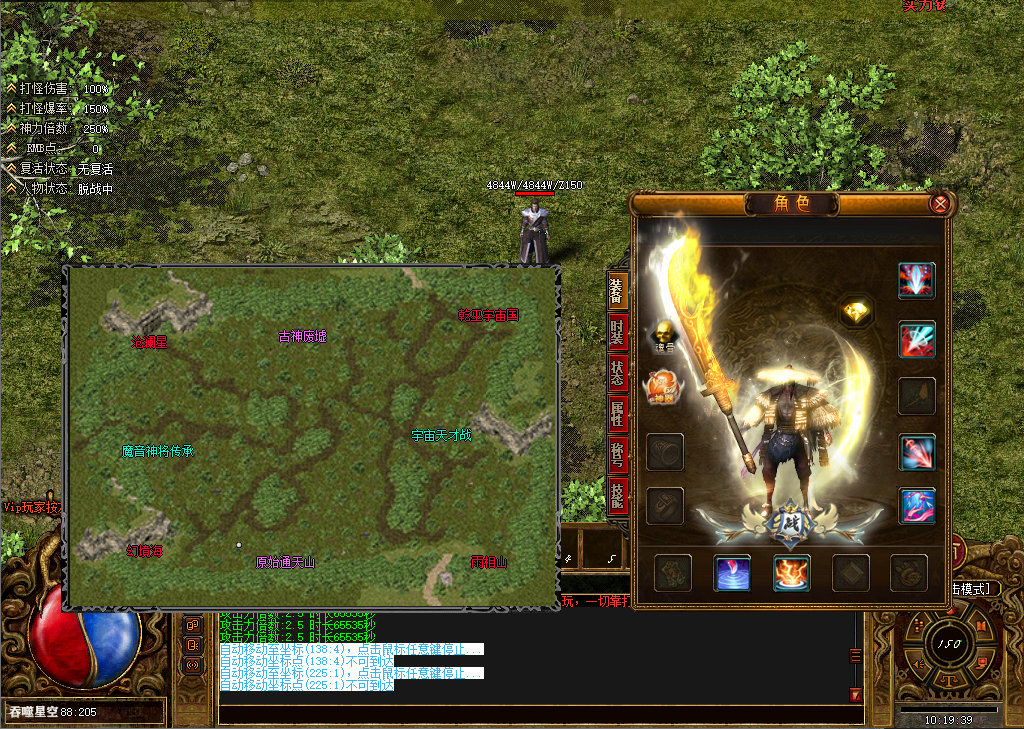Select the 雨相山 map marker

pos(488,563)
